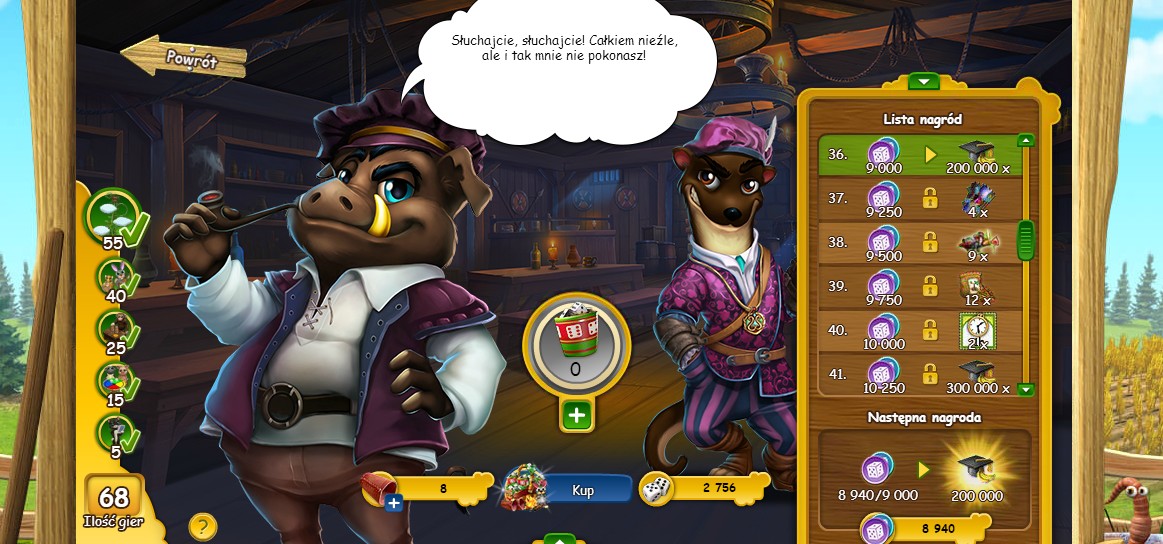
Task: Collapse the reward panel with top green arrow
Action: (923, 81)
